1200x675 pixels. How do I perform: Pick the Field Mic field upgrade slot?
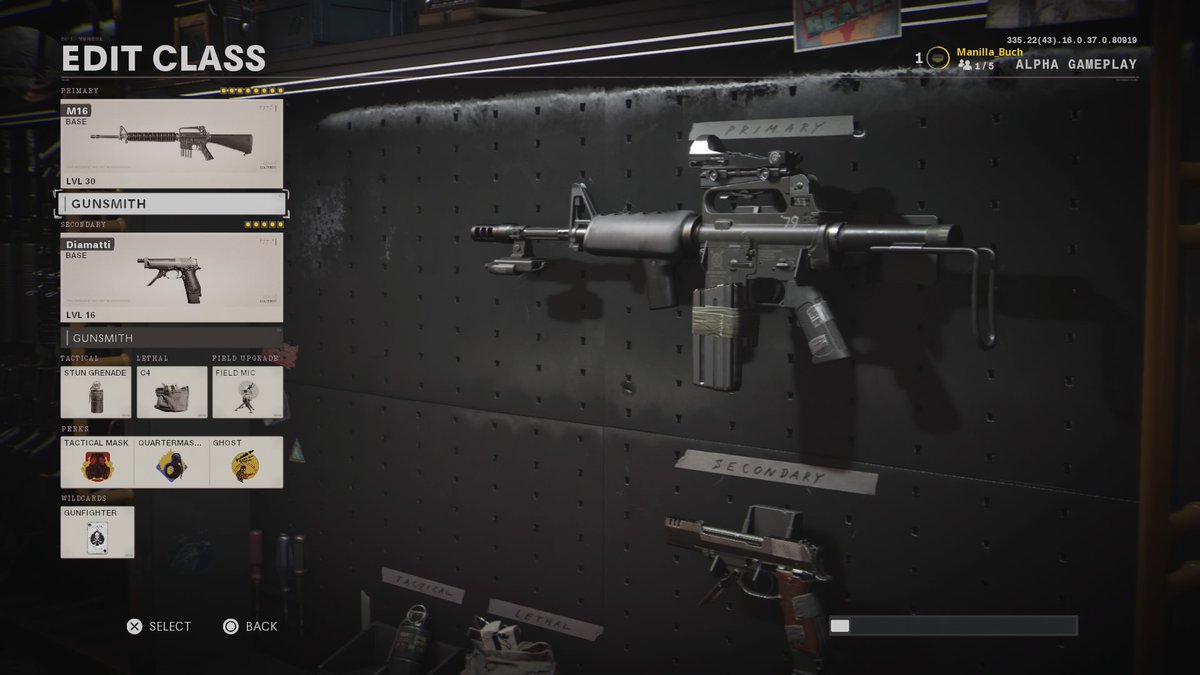pyautogui.click(x=247, y=392)
